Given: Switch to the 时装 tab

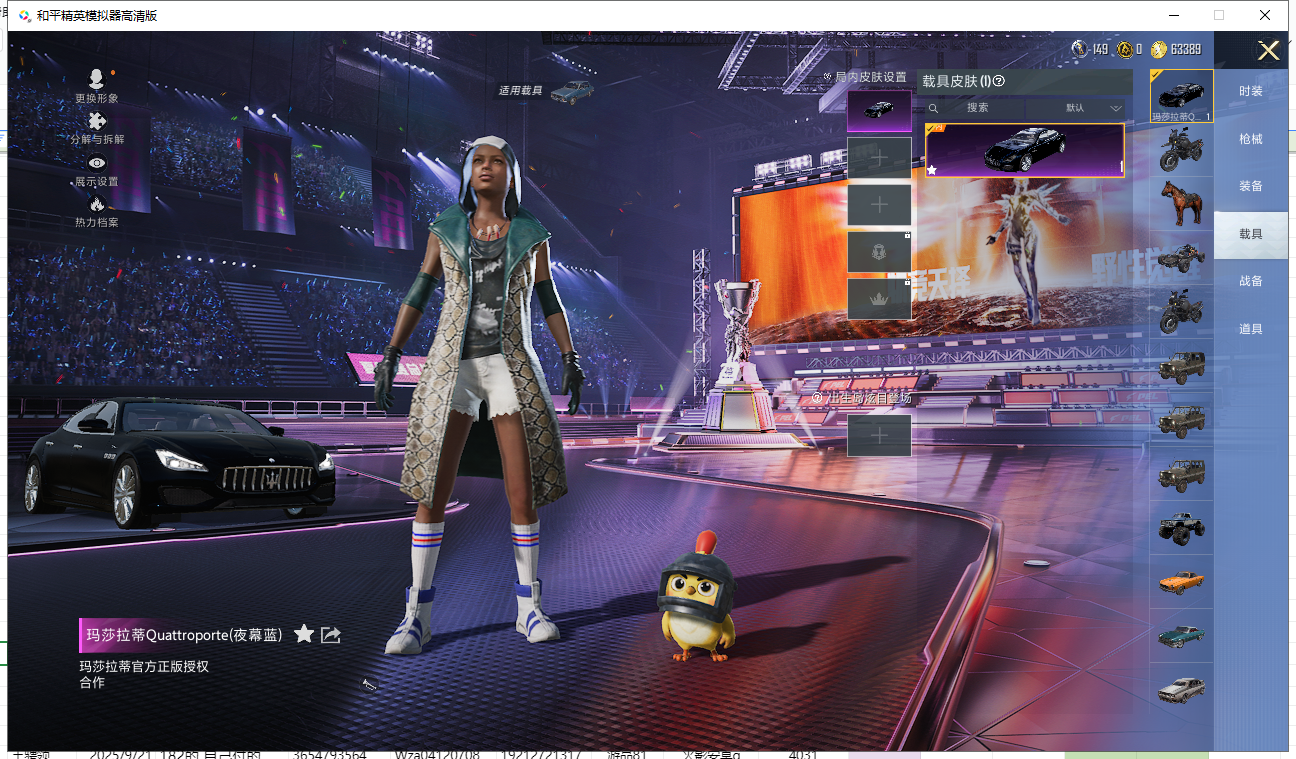Looking at the screenshot, I should [1250, 91].
